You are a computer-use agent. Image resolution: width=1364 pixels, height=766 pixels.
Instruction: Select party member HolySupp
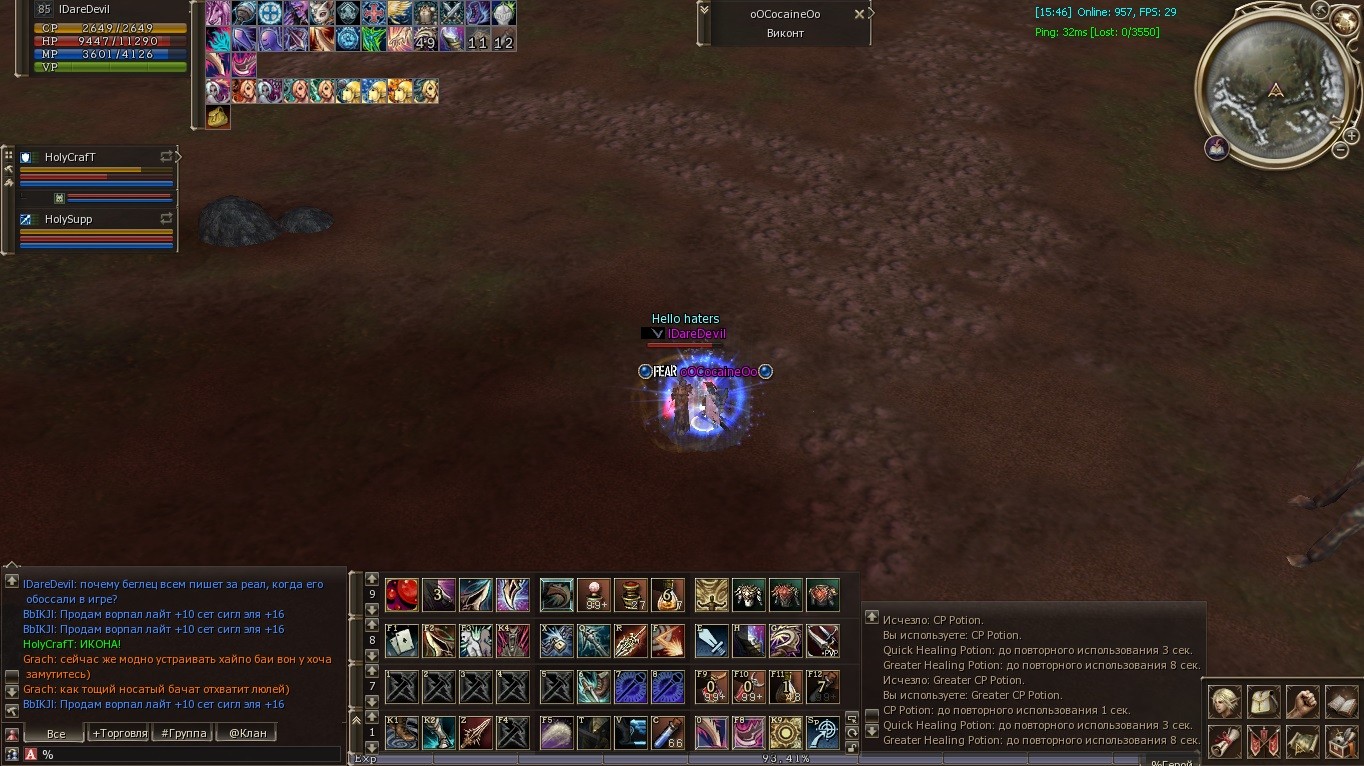(68, 219)
